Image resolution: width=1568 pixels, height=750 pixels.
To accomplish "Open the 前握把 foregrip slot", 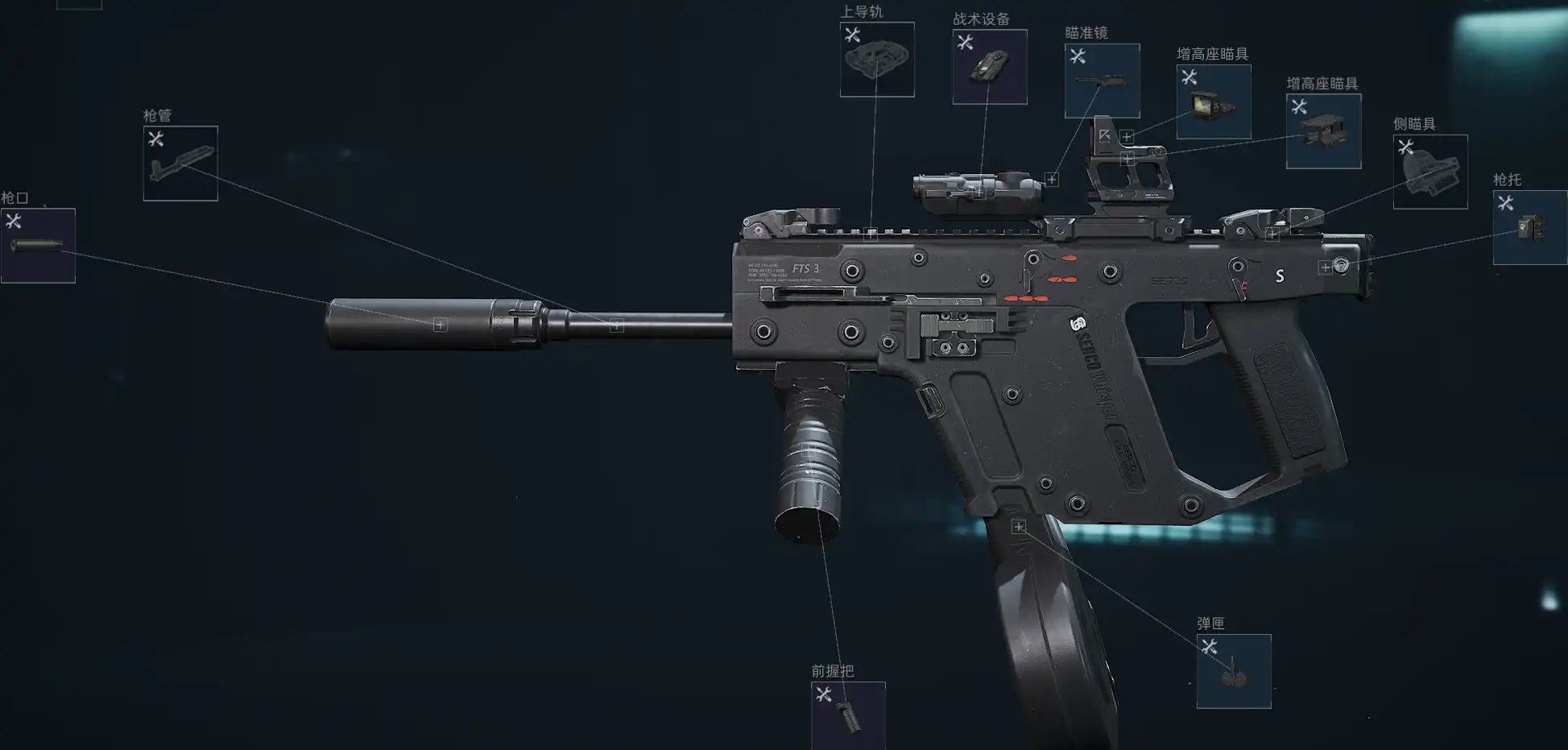I will (848, 715).
